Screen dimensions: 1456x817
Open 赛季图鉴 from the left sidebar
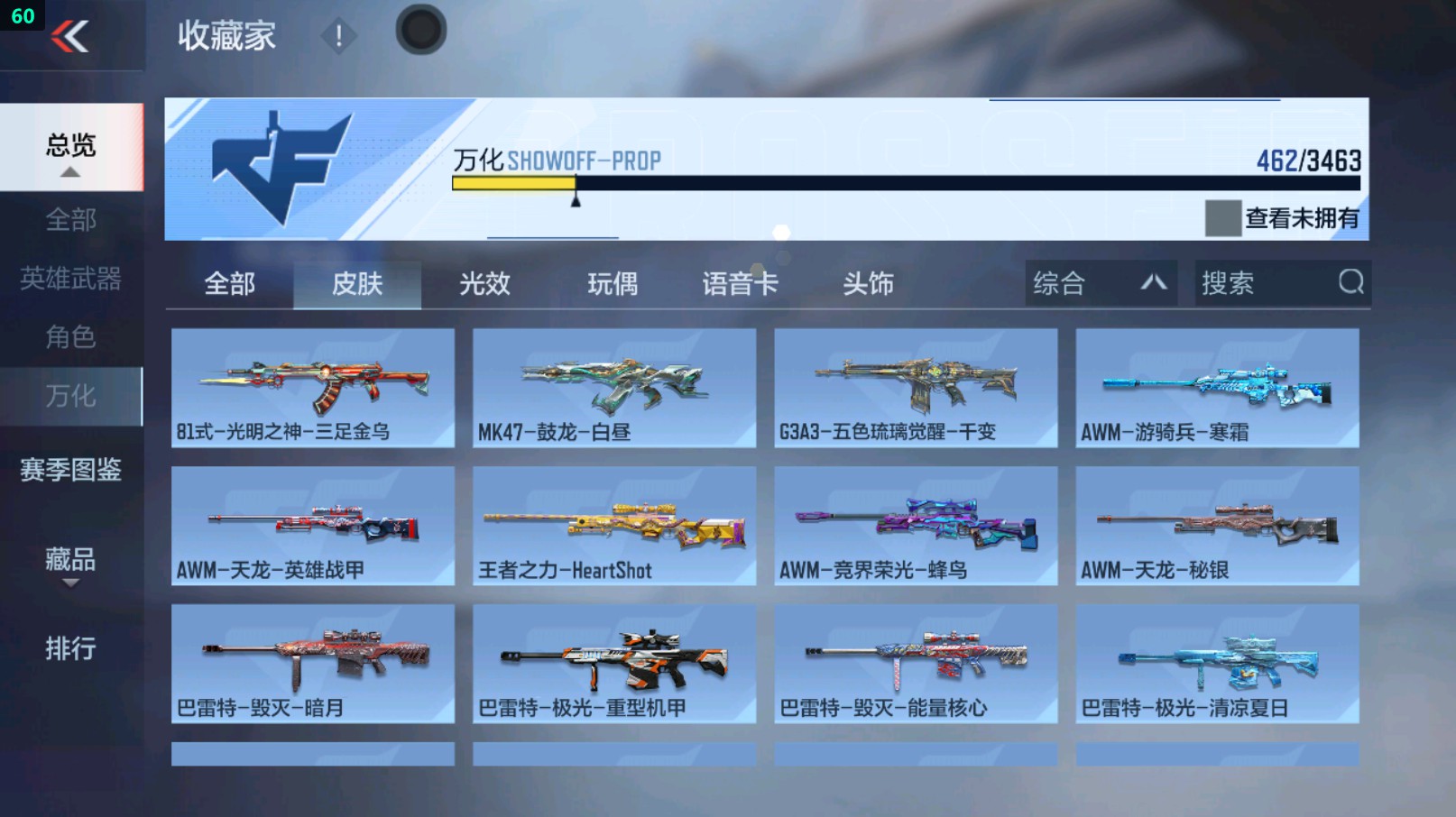coord(72,471)
